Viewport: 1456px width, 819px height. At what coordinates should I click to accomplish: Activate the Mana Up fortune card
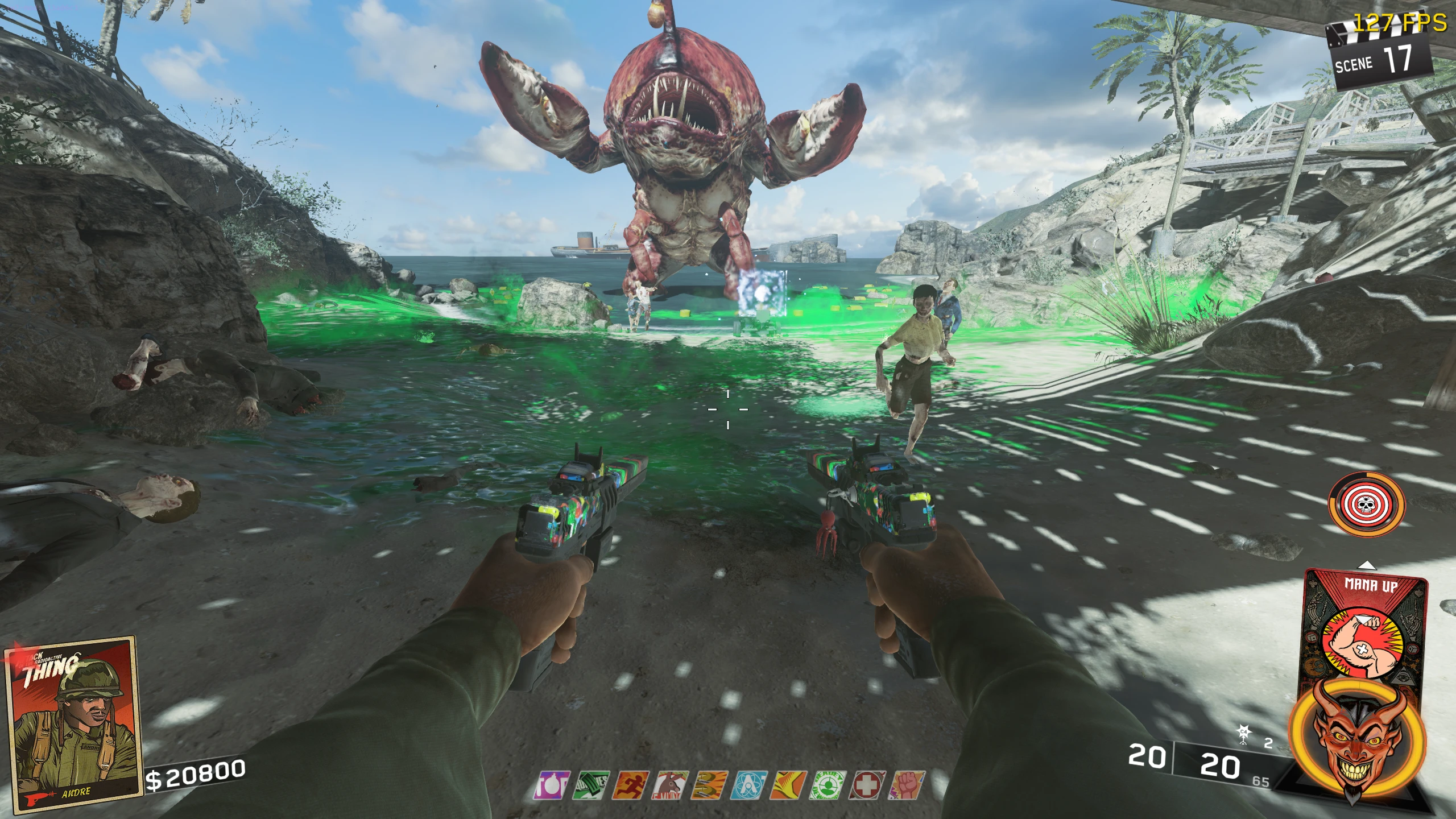[x=1364, y=631]
